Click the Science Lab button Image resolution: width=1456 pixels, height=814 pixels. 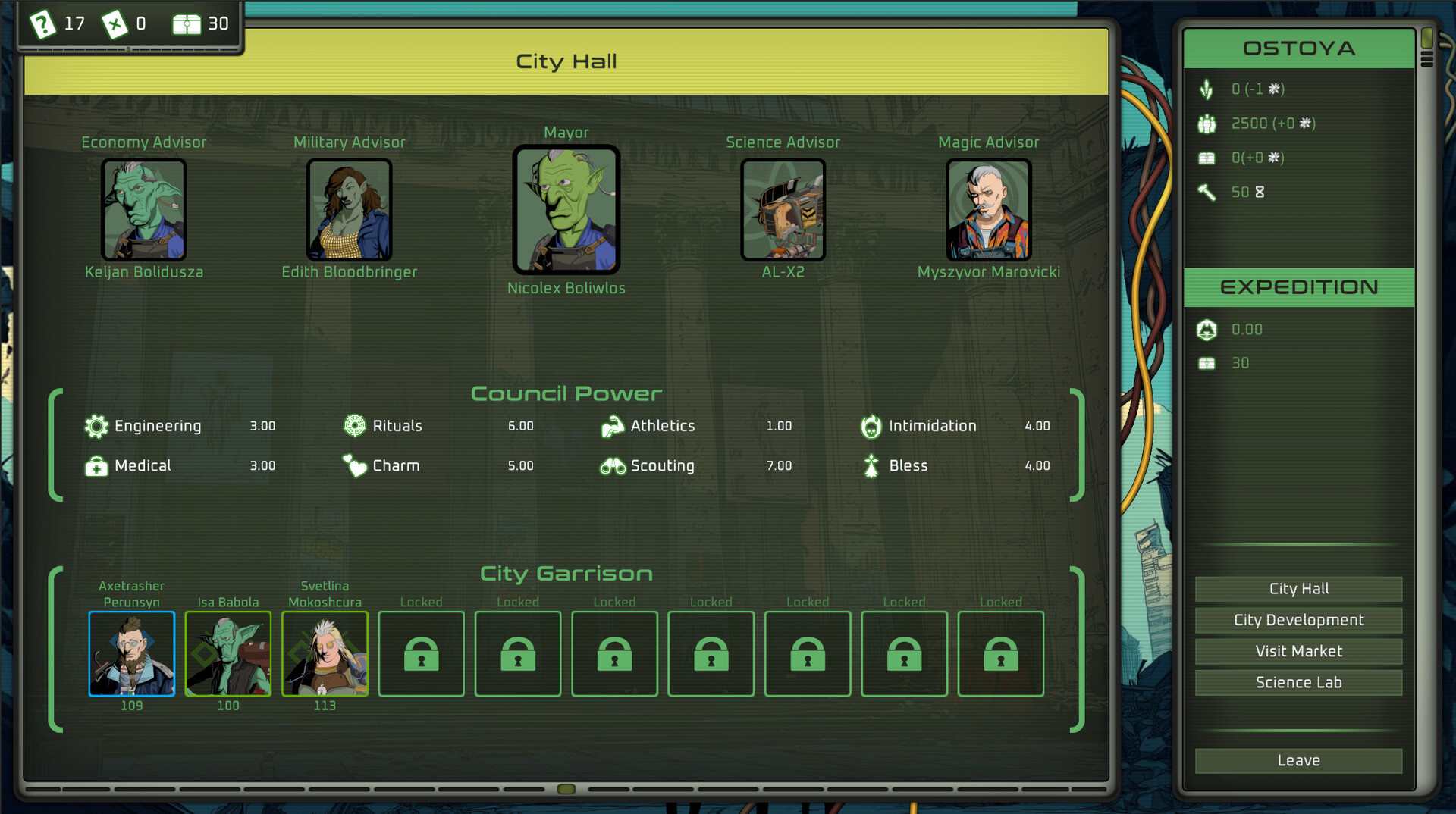pyautogui.click(x=1298, y=682)
